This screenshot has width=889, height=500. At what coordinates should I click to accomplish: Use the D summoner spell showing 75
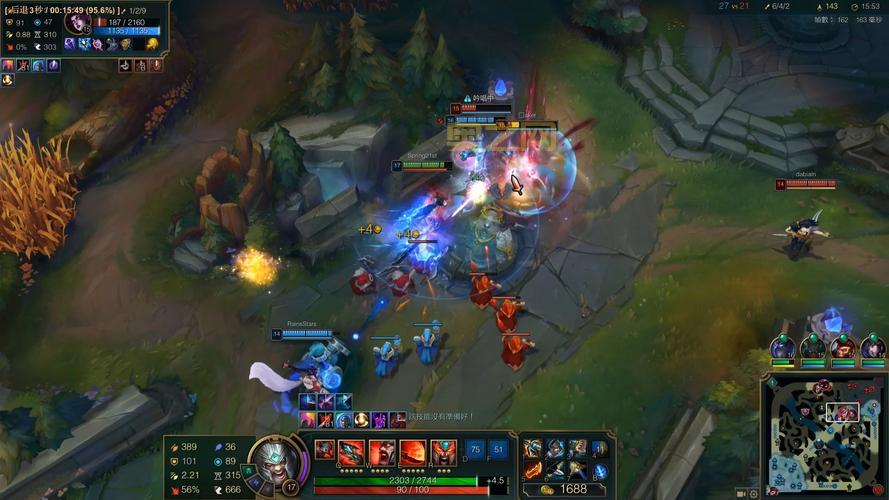tap(475, 450)
